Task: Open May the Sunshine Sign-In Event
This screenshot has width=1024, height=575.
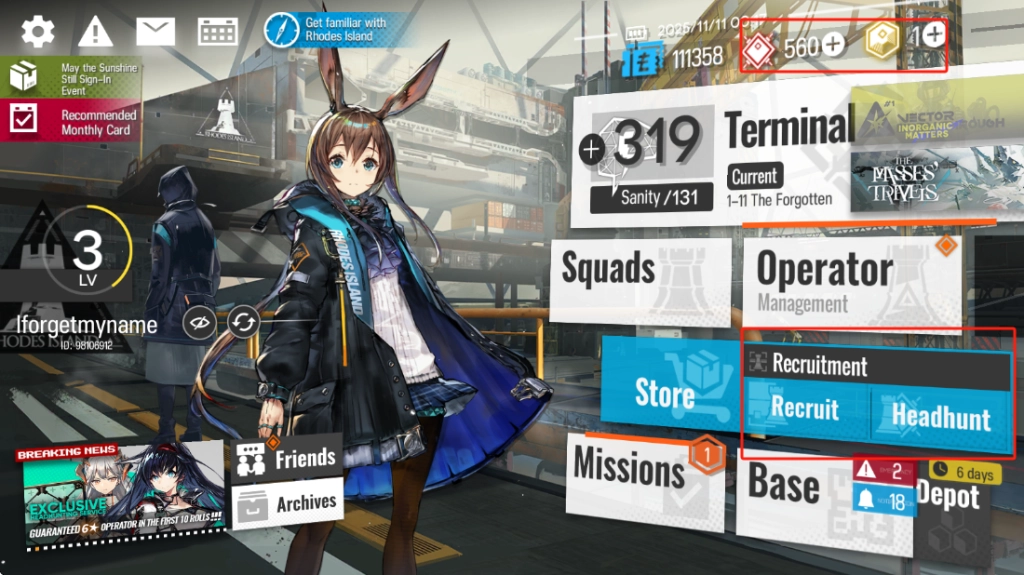Action: (70, 79)
